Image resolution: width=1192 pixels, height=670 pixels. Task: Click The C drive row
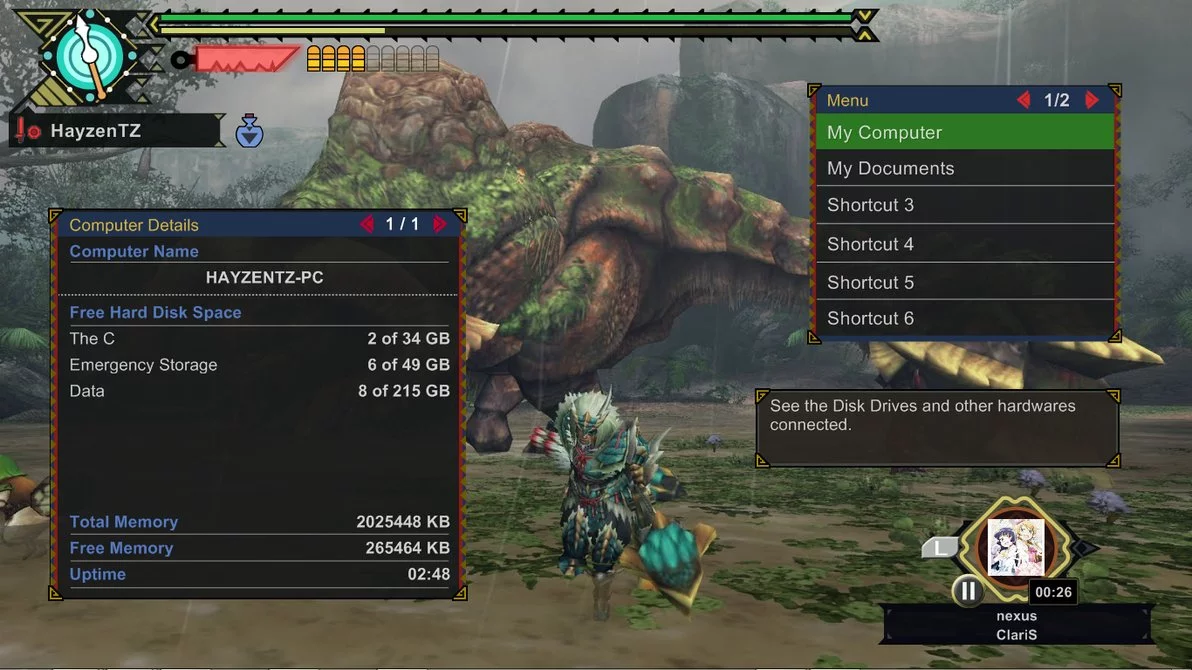pos(259,339)
